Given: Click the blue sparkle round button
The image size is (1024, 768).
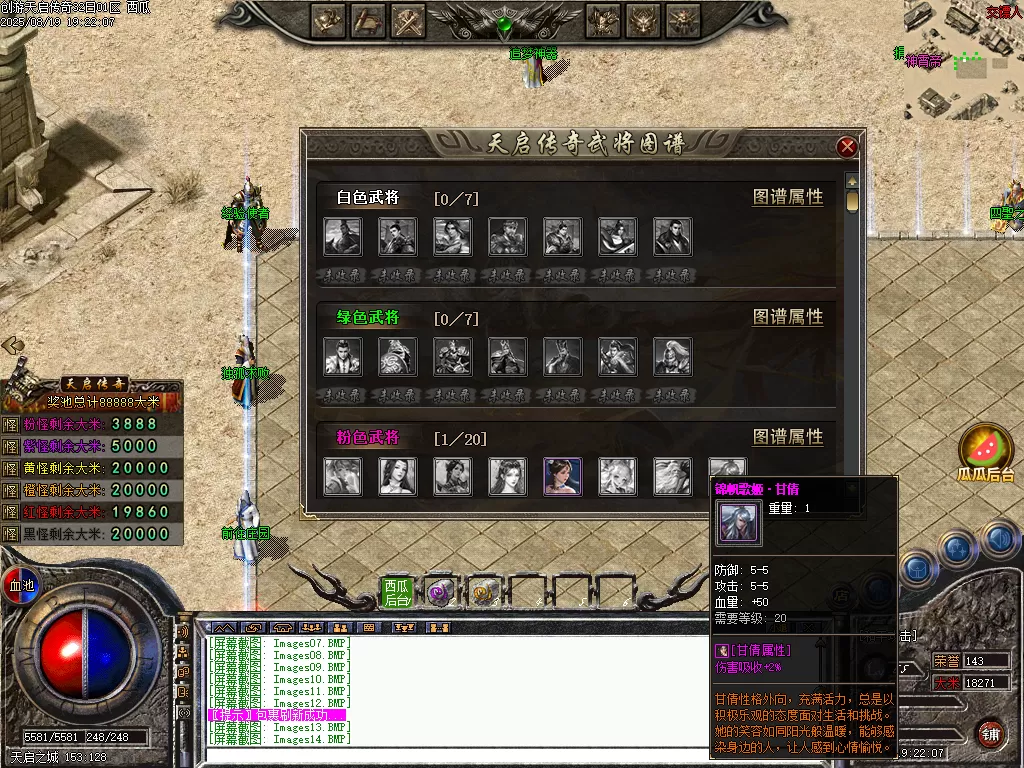Looking at the screenshot, I should click(957, 547).
